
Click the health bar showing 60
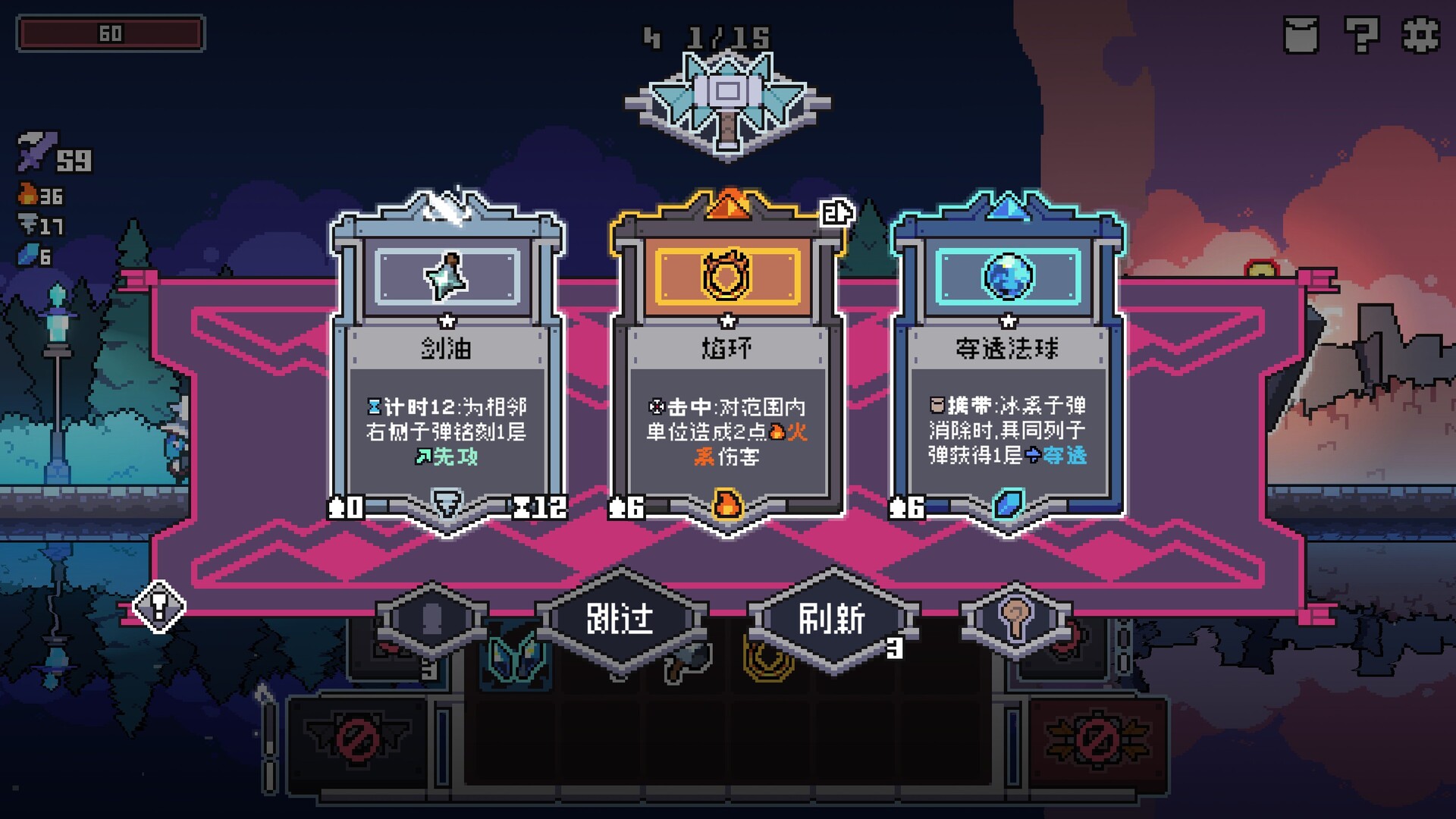(x=110, y=34)
